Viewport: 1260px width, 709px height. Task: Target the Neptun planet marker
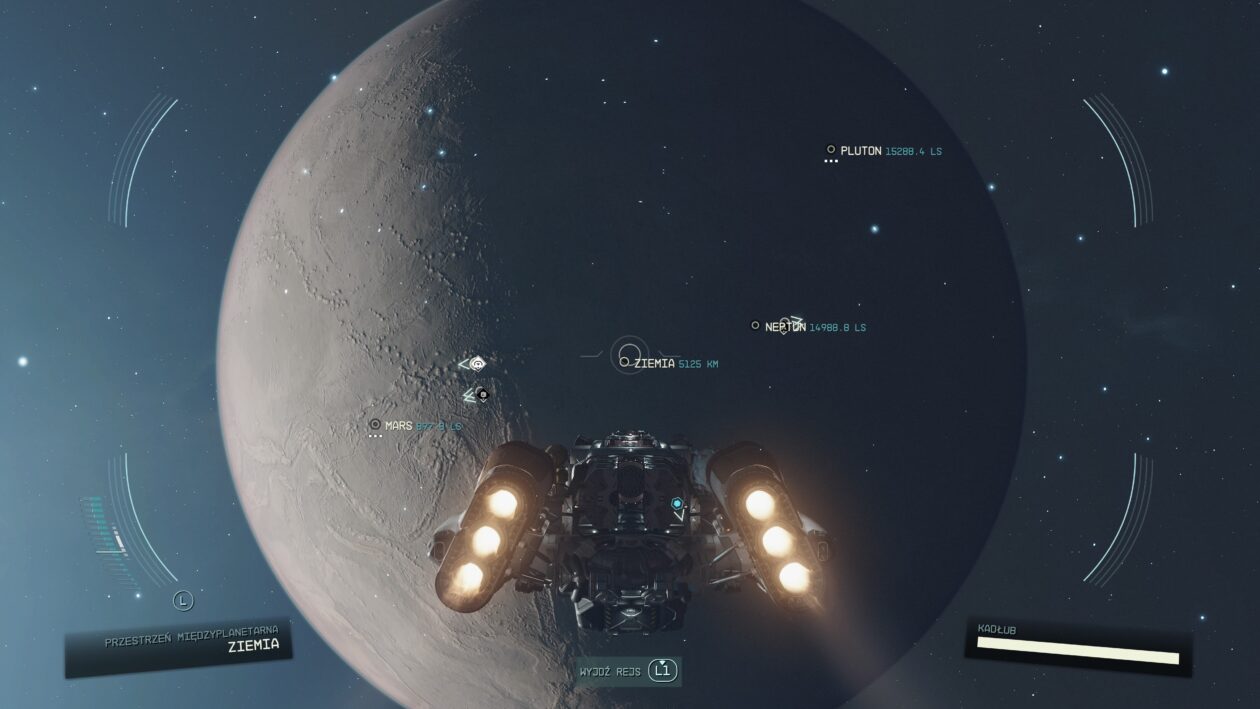tap(755, 325)
